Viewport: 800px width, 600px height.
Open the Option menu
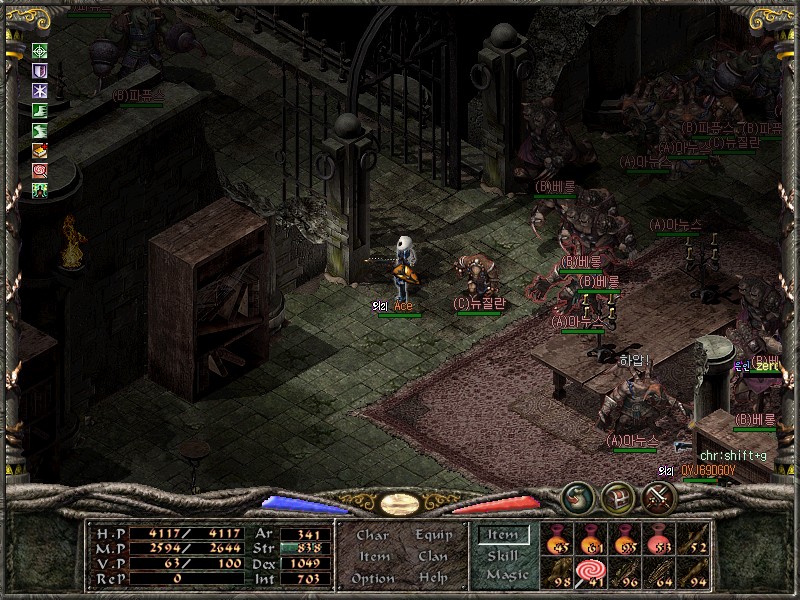pos(372,578)
